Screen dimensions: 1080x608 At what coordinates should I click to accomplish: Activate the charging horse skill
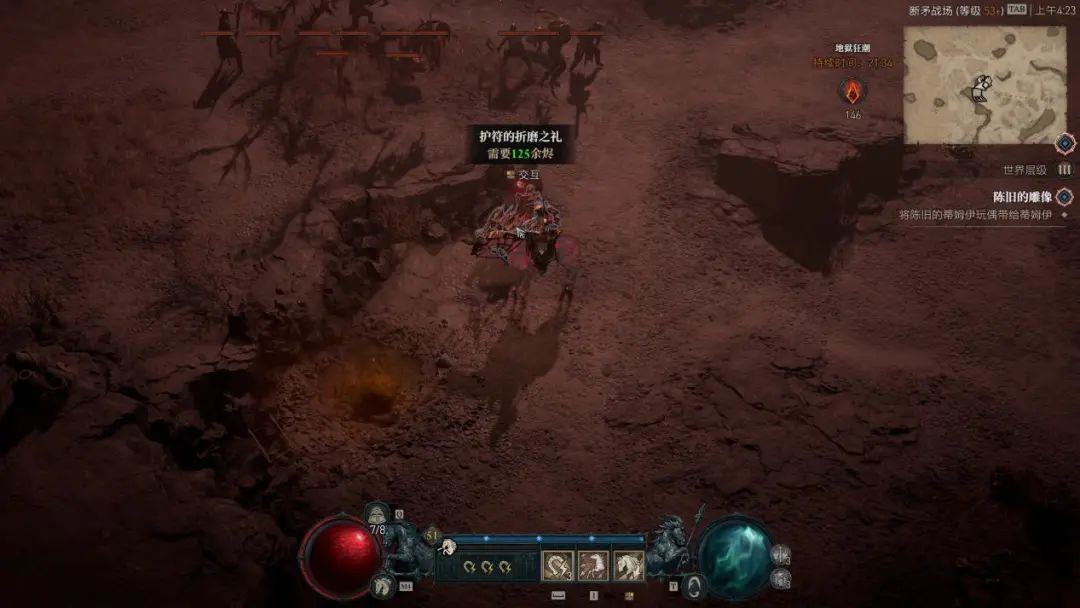[593, 567]
